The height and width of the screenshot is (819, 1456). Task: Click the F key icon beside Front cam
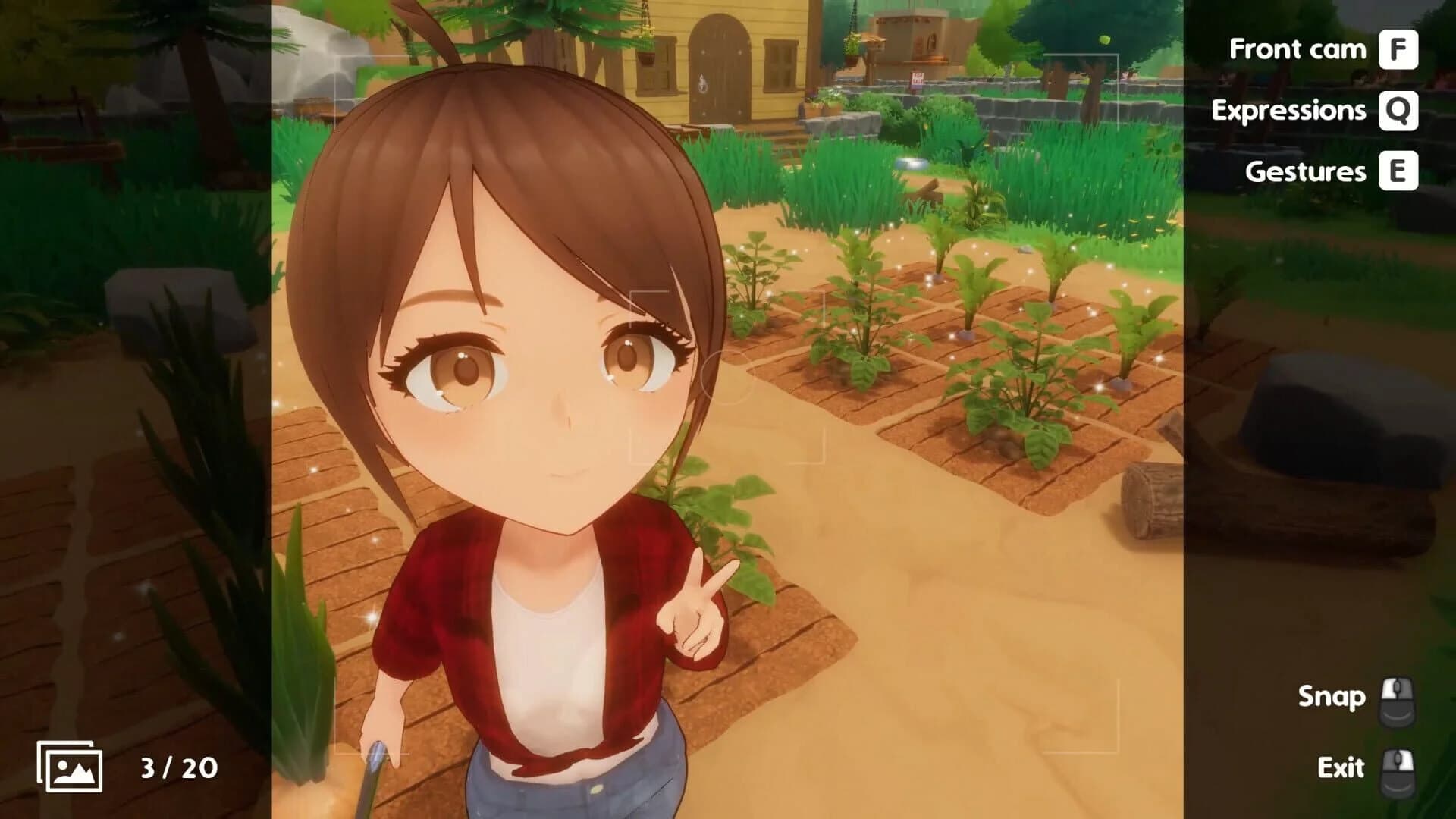(1401, 49)
